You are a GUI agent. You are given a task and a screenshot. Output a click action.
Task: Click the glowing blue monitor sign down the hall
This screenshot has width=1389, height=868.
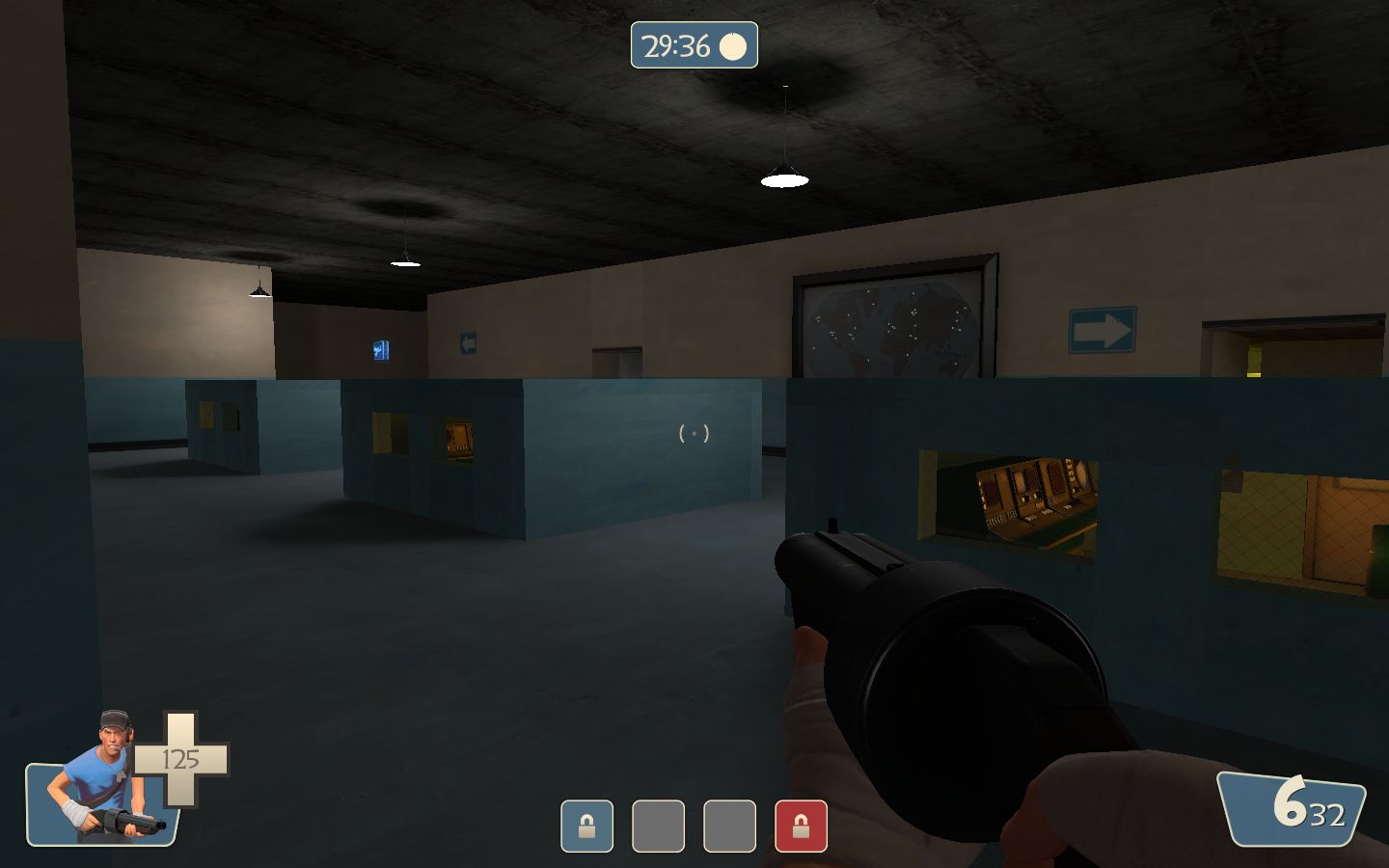[x=381, y=351]
